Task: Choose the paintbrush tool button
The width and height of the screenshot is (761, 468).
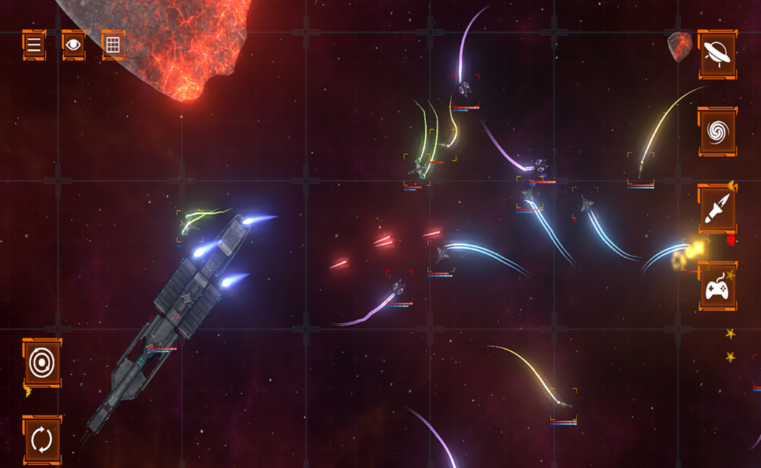Action: [717, 209]
